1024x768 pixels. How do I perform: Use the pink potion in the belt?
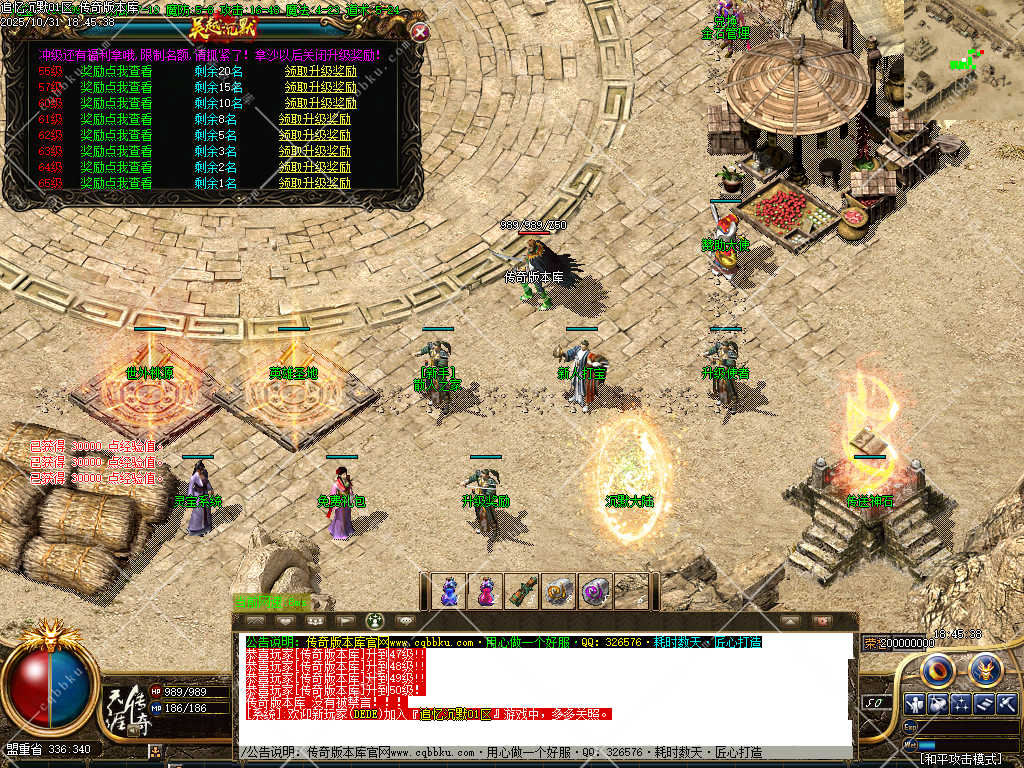(485, 591)
